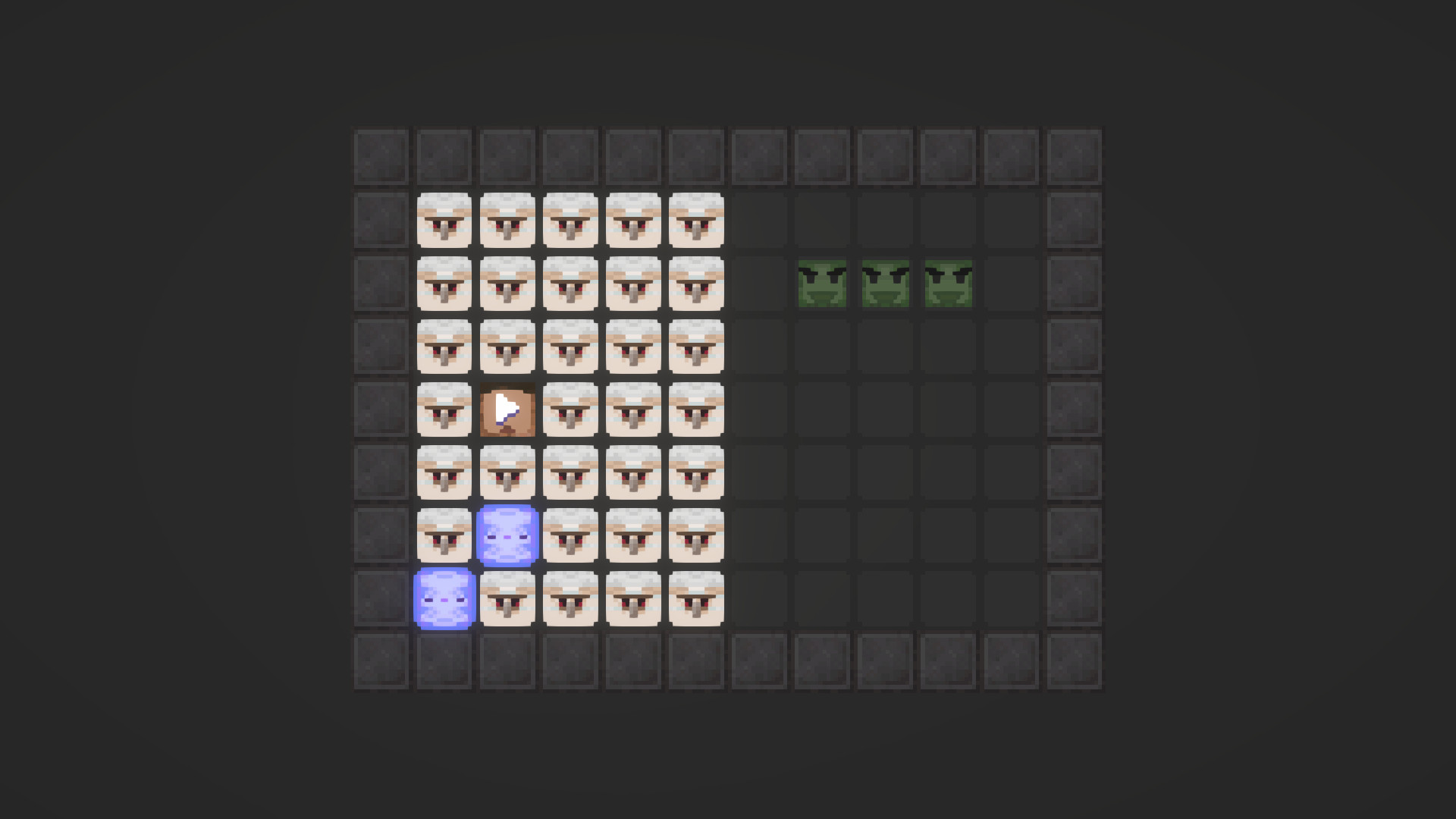Viewport: 1456px width, 819px height.
Task: Select the rightmost green zombie face
Action: pos(946,282)
